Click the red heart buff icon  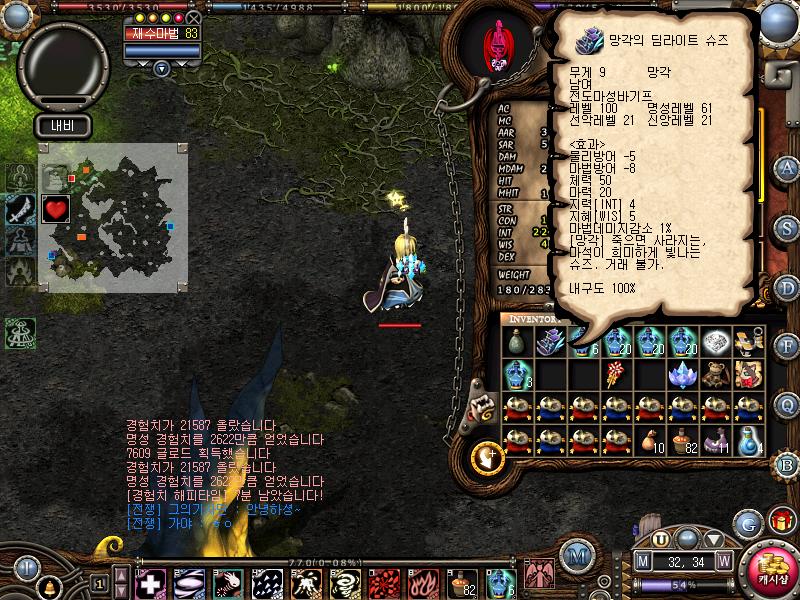(56, 209)
